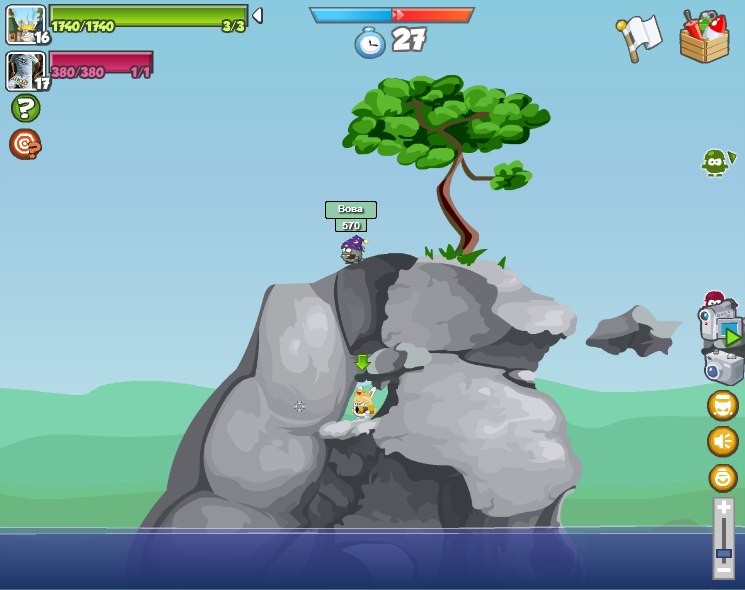Open the weapons crate inventory
745x590 pixels.
click(x=704, y=38)
